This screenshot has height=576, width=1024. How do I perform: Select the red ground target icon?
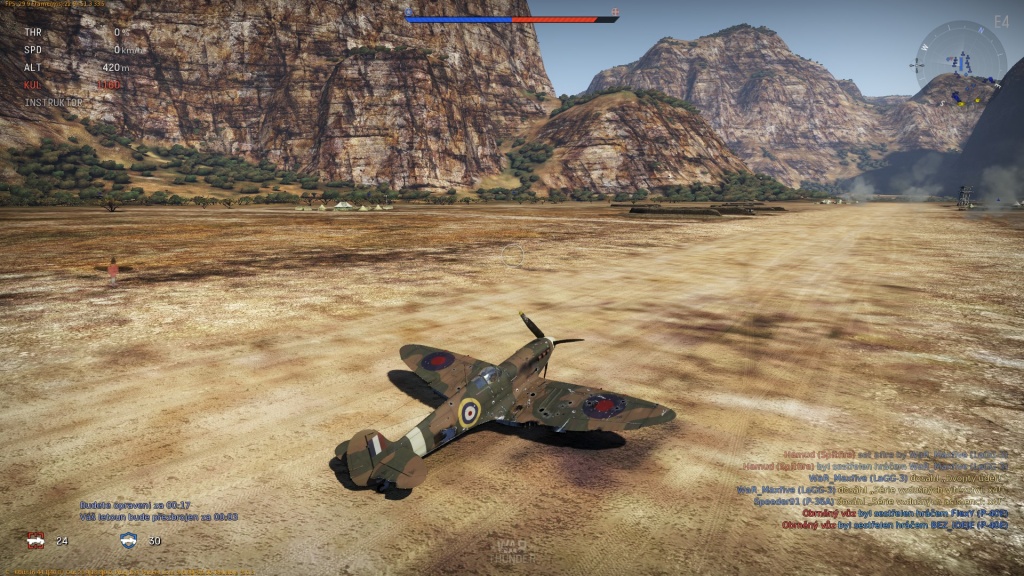pyautogui.click(x=35, y=540)
